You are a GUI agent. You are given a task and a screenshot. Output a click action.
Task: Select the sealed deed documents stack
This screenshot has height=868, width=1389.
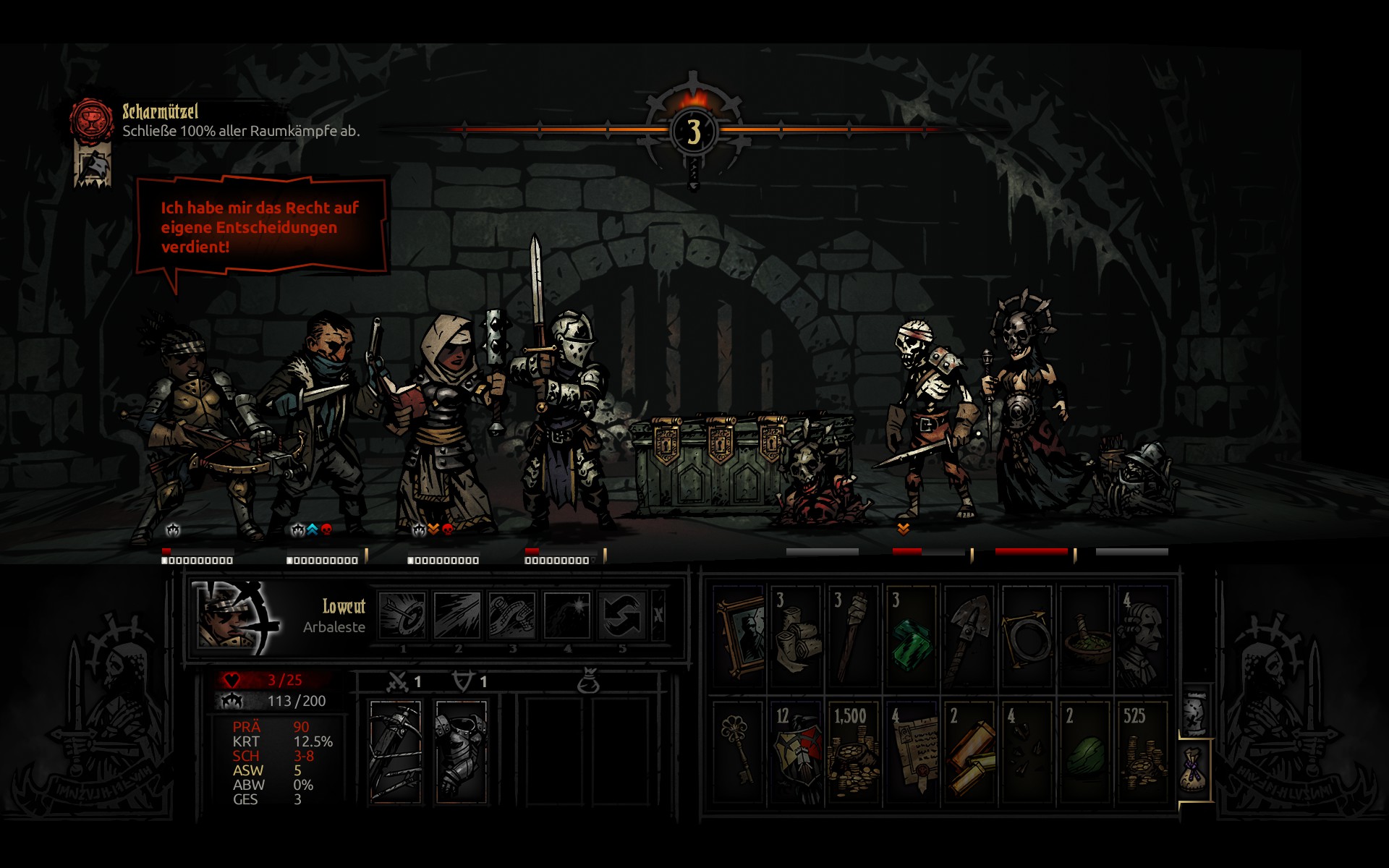(912, 752)
